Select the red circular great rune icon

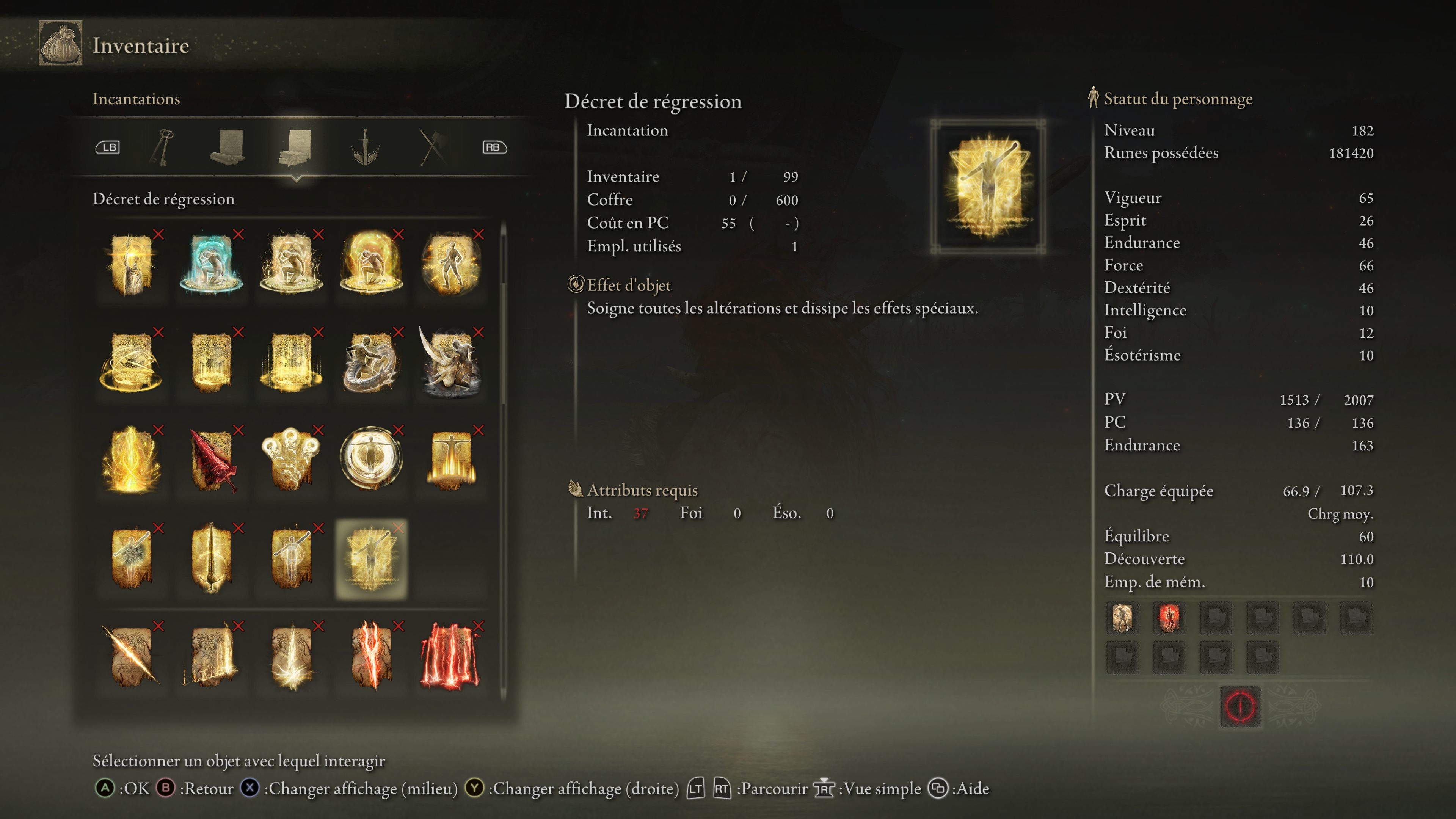(x=1240, y=706)
